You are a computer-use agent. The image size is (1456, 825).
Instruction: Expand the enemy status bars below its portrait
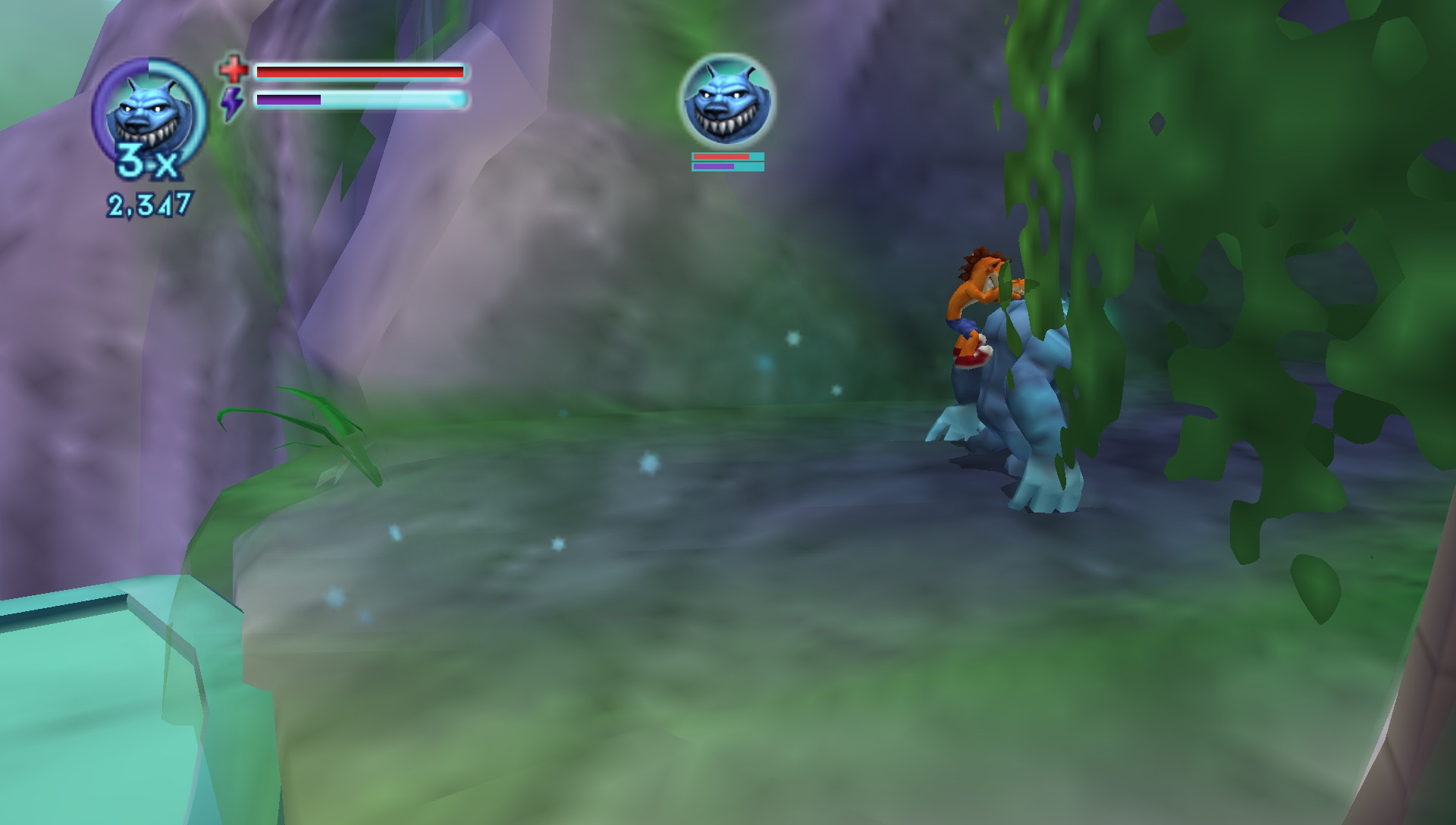[x=722, y=161]
